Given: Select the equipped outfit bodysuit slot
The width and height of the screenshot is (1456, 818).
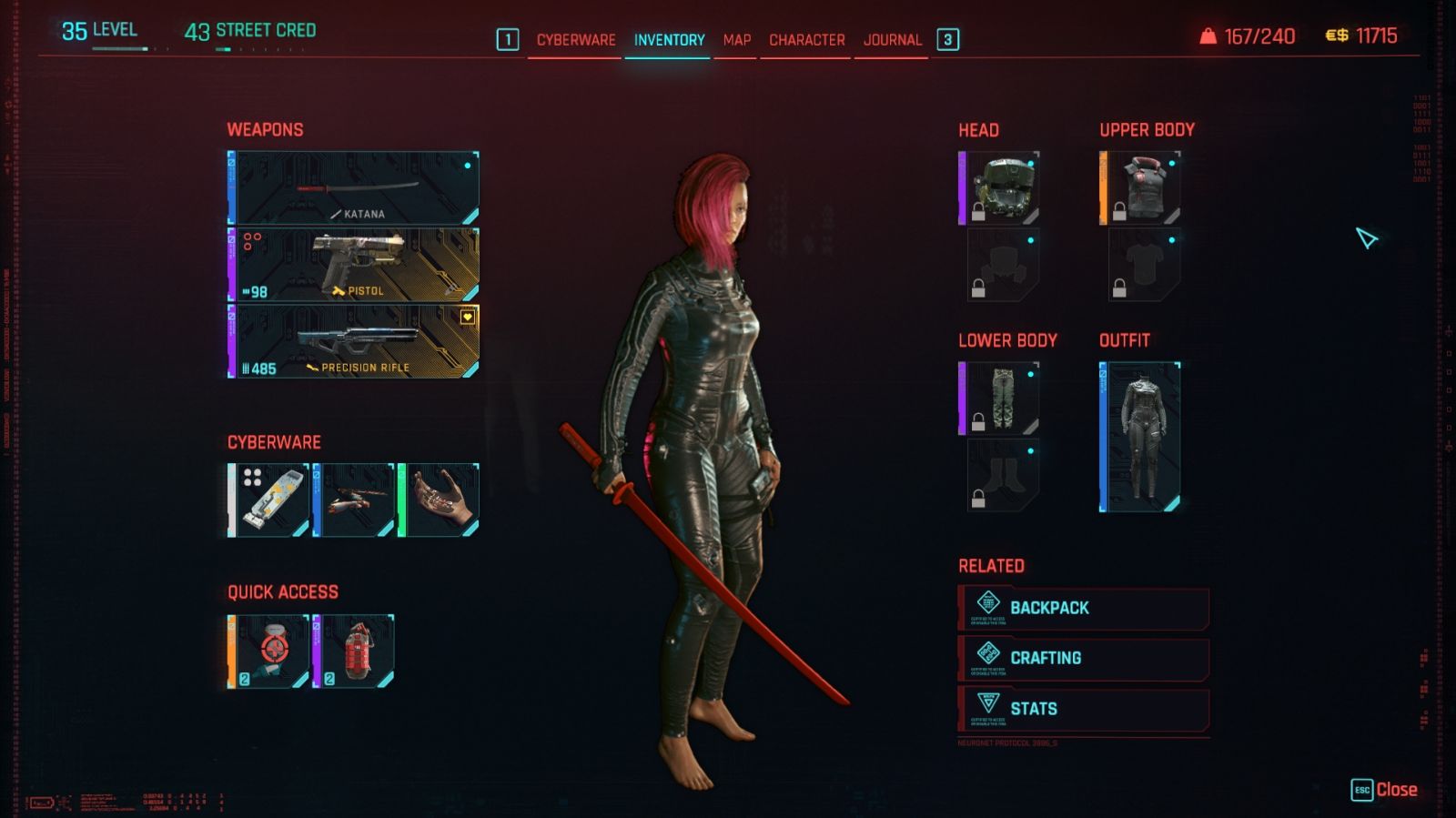Looking at the screenshot, I should click(x=1140, y=437).
